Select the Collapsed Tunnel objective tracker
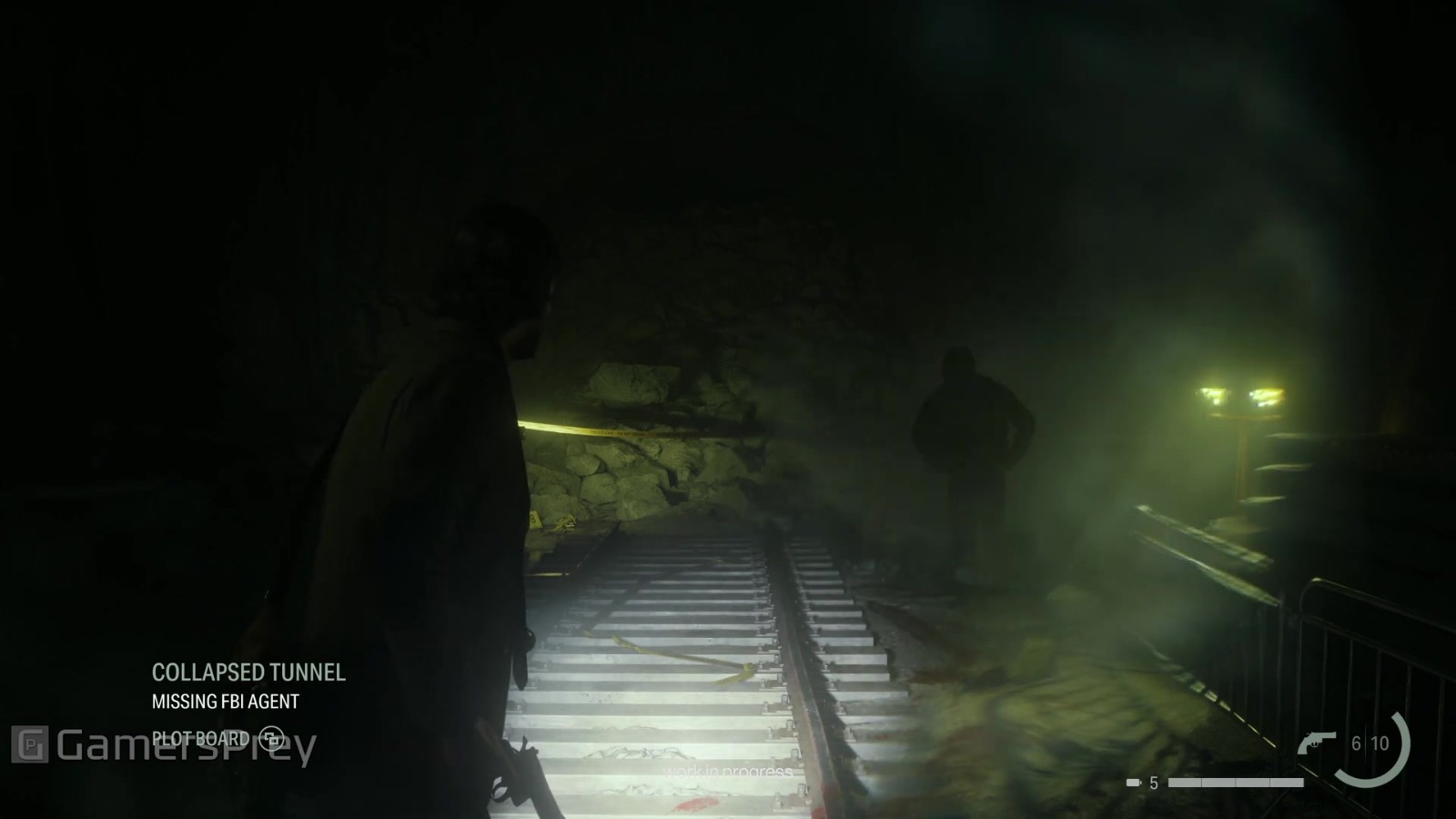 point(248,672)
